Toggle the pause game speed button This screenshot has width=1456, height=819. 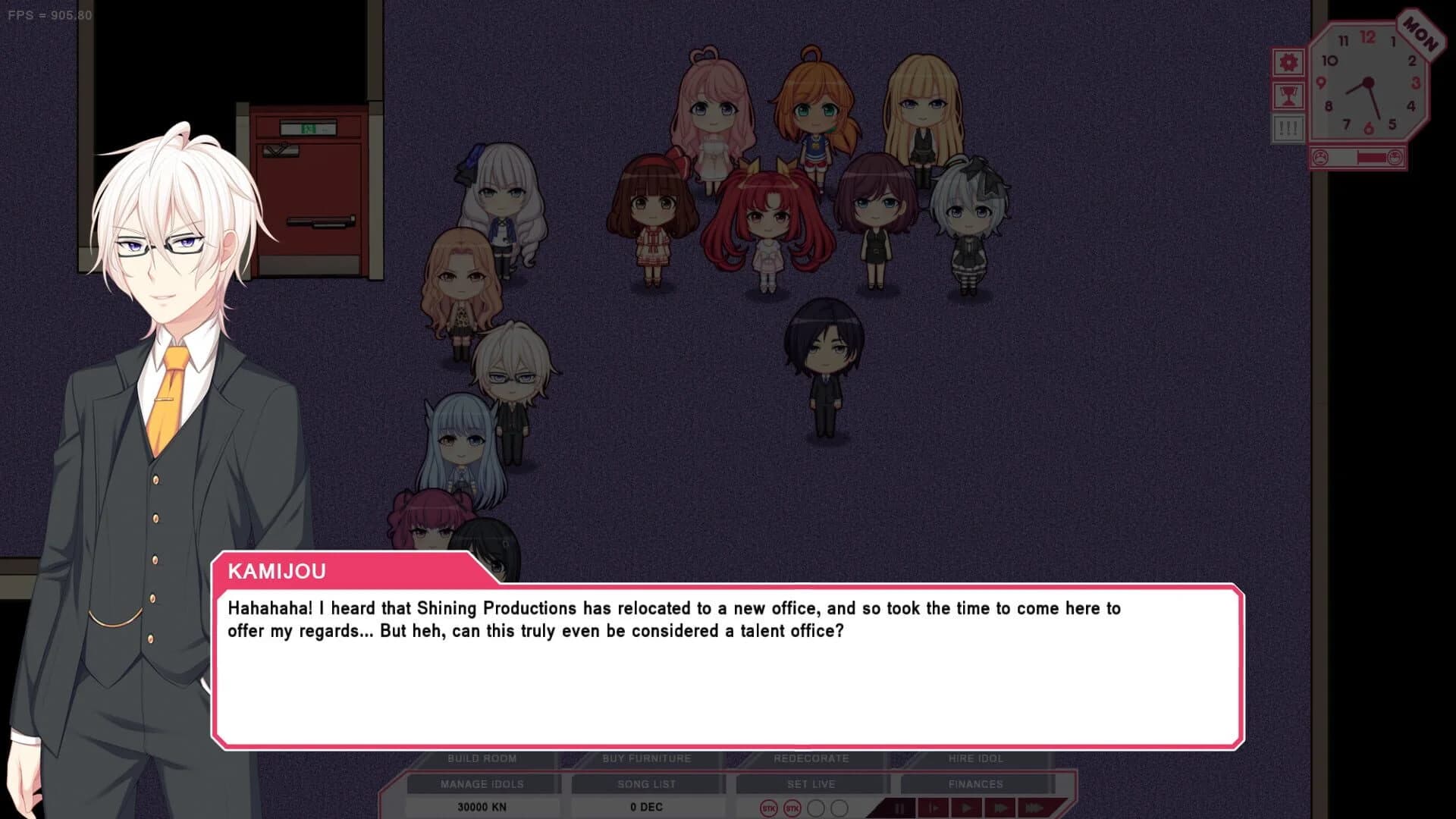point(900,808)
